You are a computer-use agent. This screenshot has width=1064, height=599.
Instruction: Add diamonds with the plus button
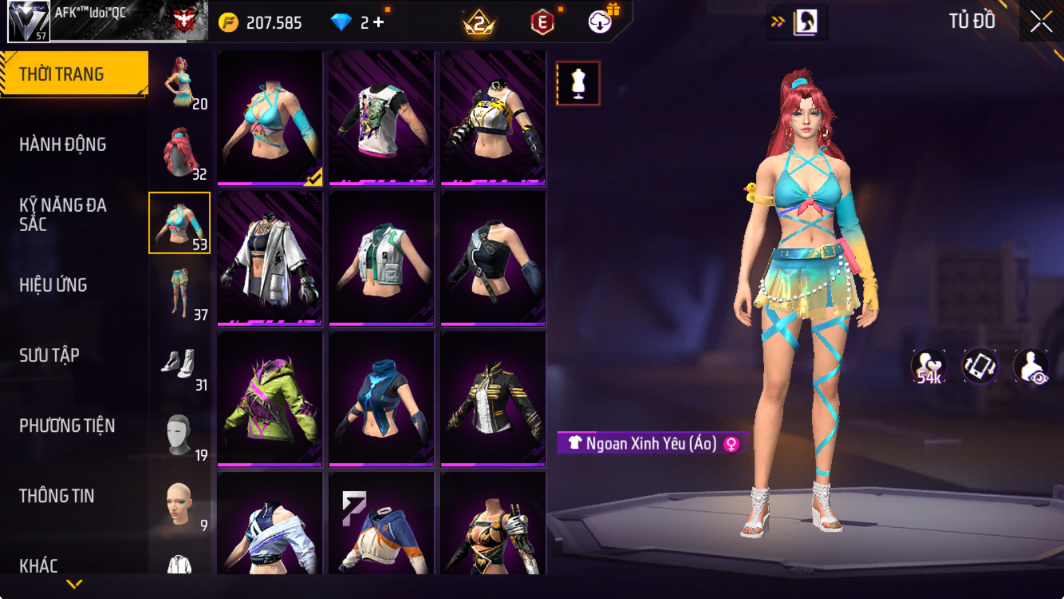(378, 22)
